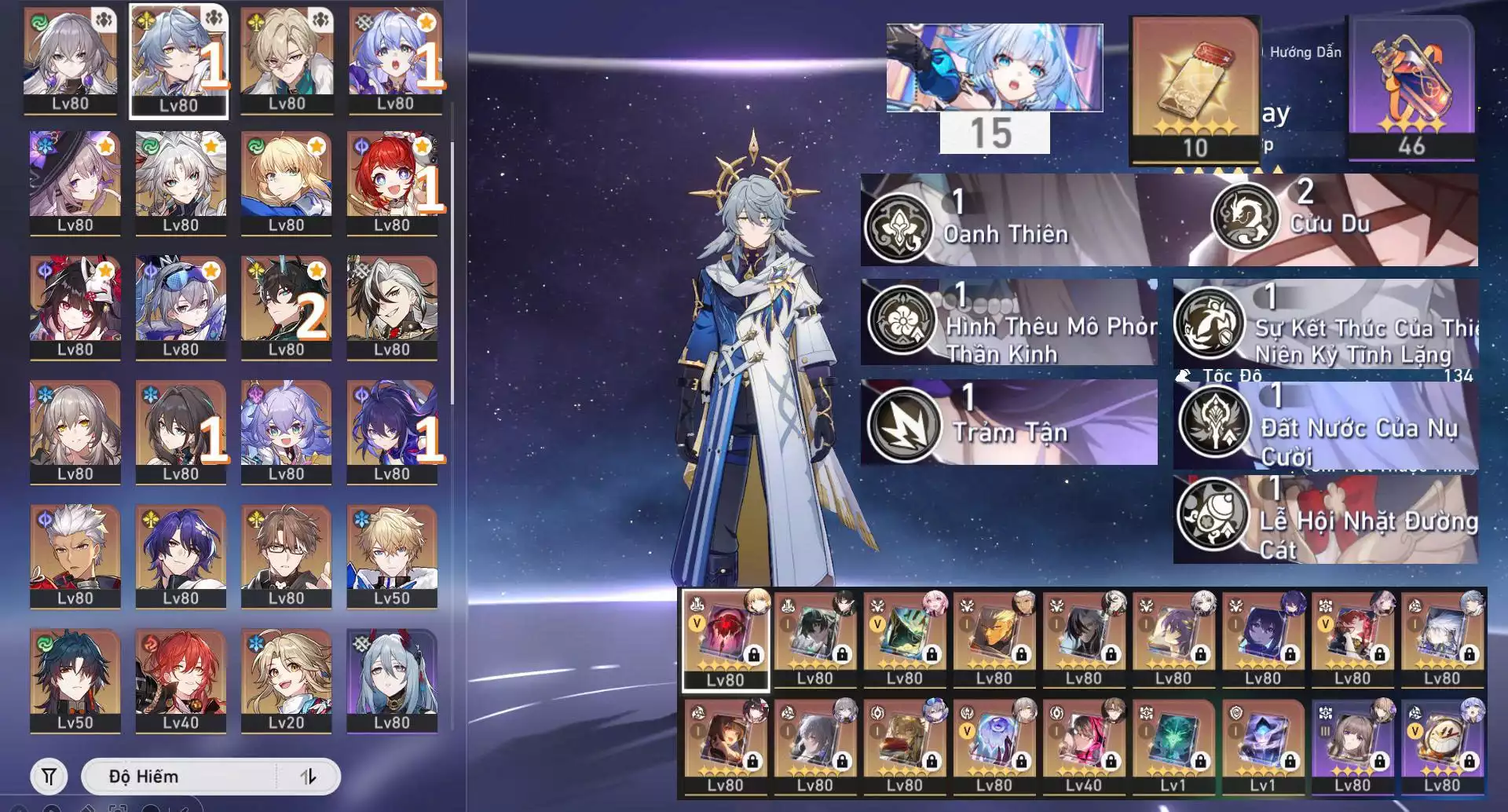Open the blue-haired character banner thumbnail
The image size is (1508, 812).
tap(994, 68)
